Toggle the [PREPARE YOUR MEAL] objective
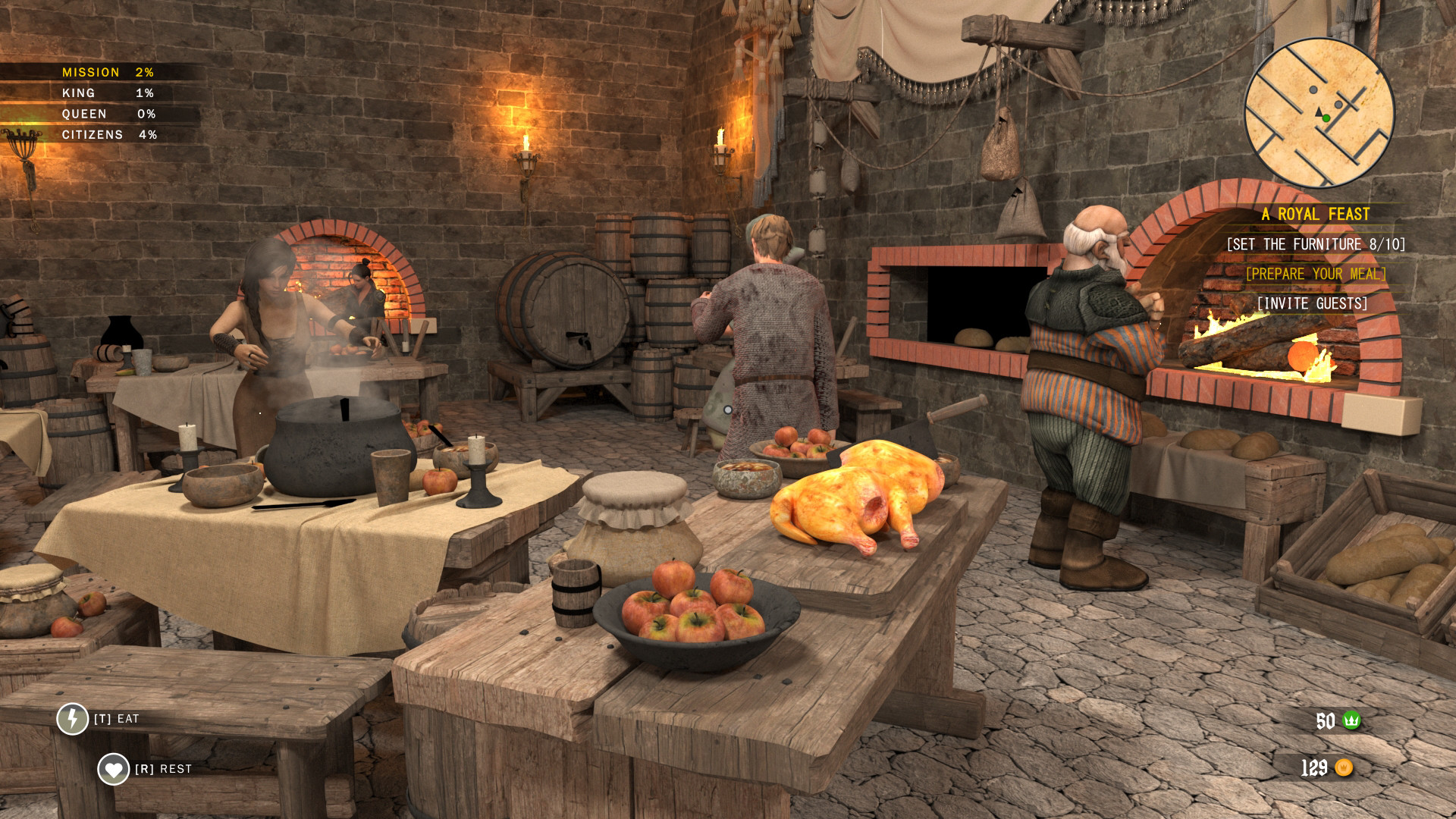This screenshot has width=1456, height=819. pyautogui.click(x=1316, y=274)
